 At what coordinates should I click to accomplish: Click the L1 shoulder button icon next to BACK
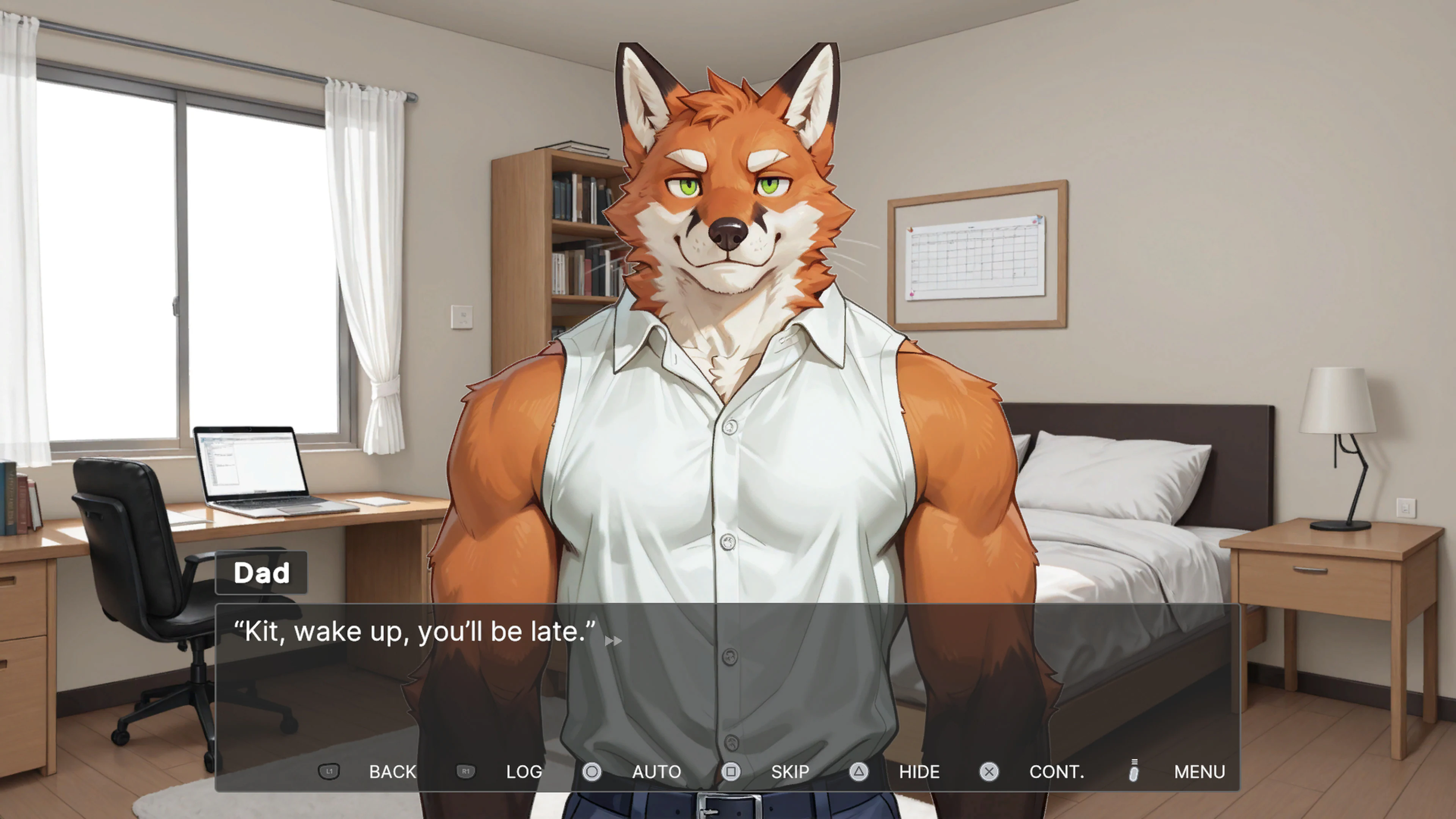[x=329, y=772]
